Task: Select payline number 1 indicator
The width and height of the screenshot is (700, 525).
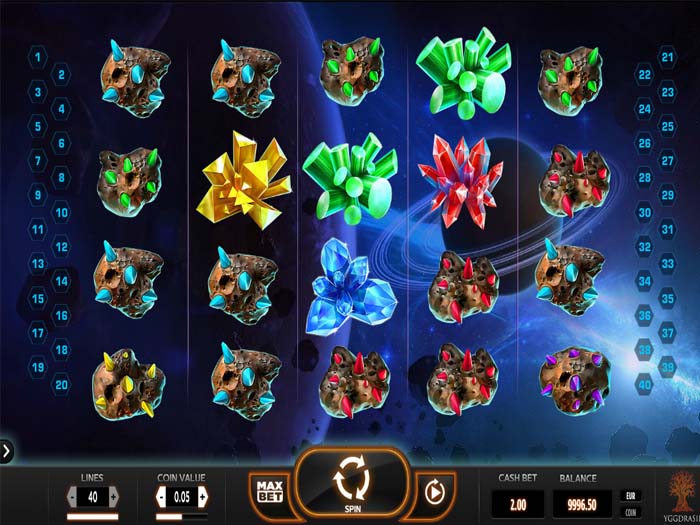Action: coord(38,57)
